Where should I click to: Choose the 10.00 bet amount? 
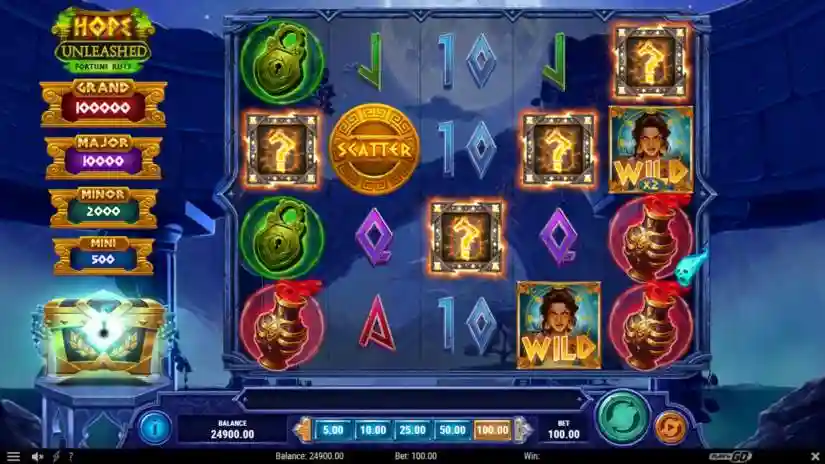(x=372, y=430)
